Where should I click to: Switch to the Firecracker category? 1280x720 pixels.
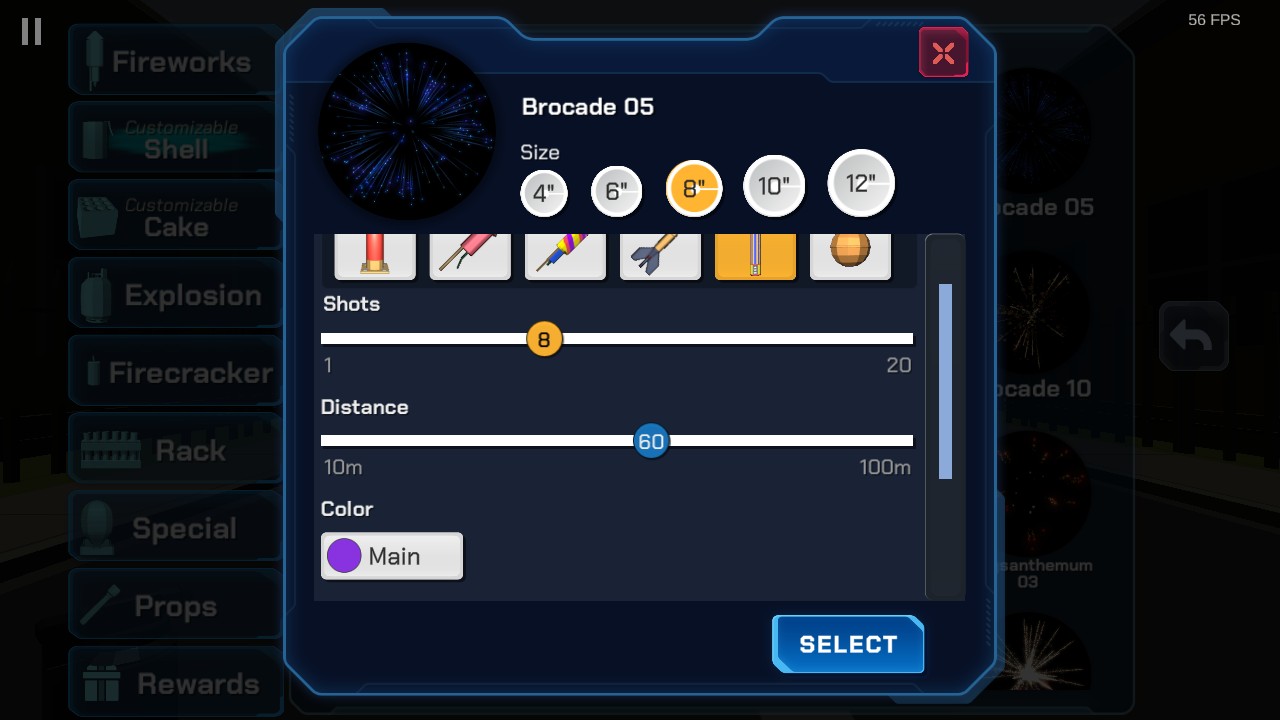pos(175,373)
